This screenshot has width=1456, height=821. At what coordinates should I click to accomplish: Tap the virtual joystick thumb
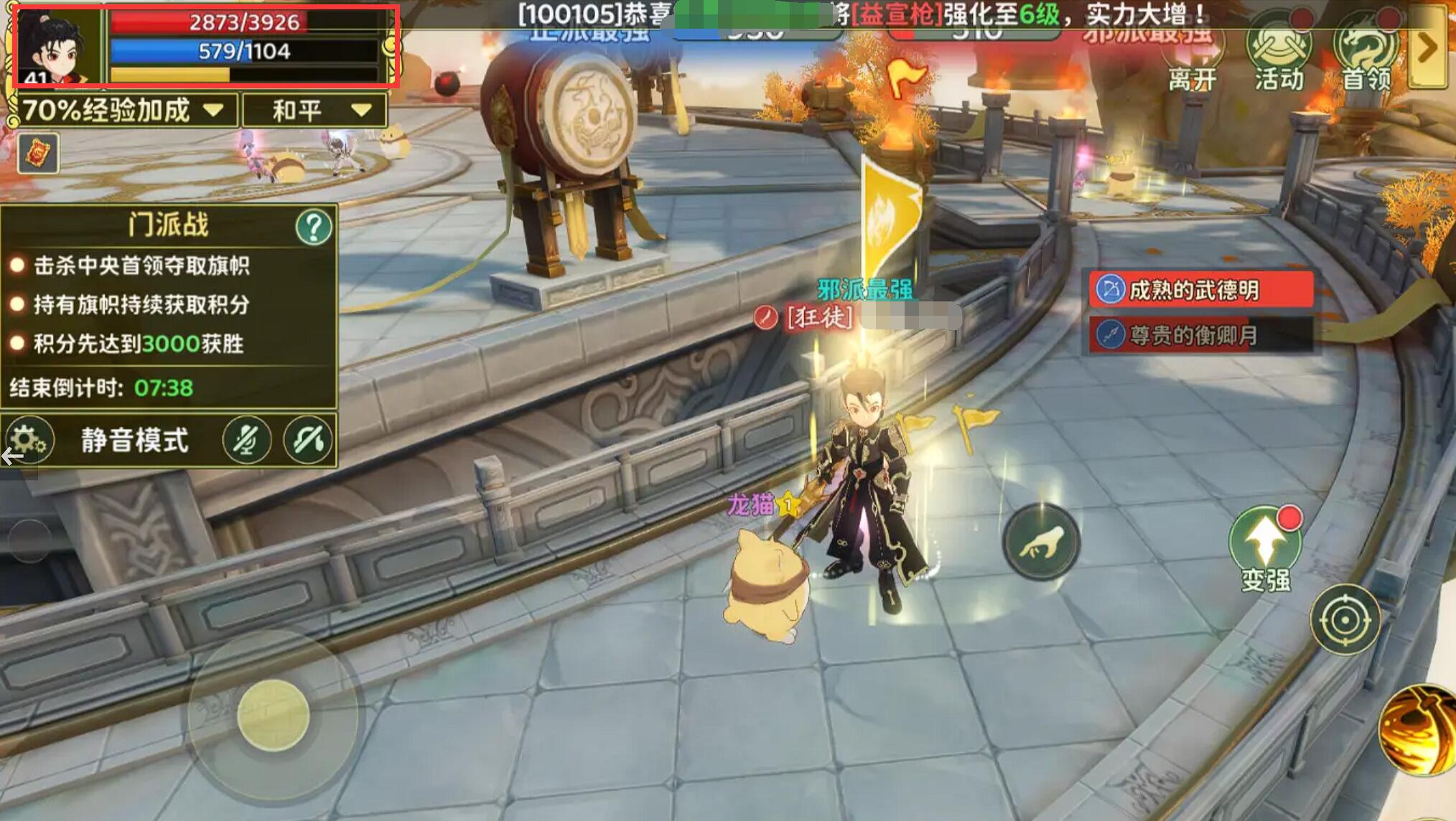point(273,716)
